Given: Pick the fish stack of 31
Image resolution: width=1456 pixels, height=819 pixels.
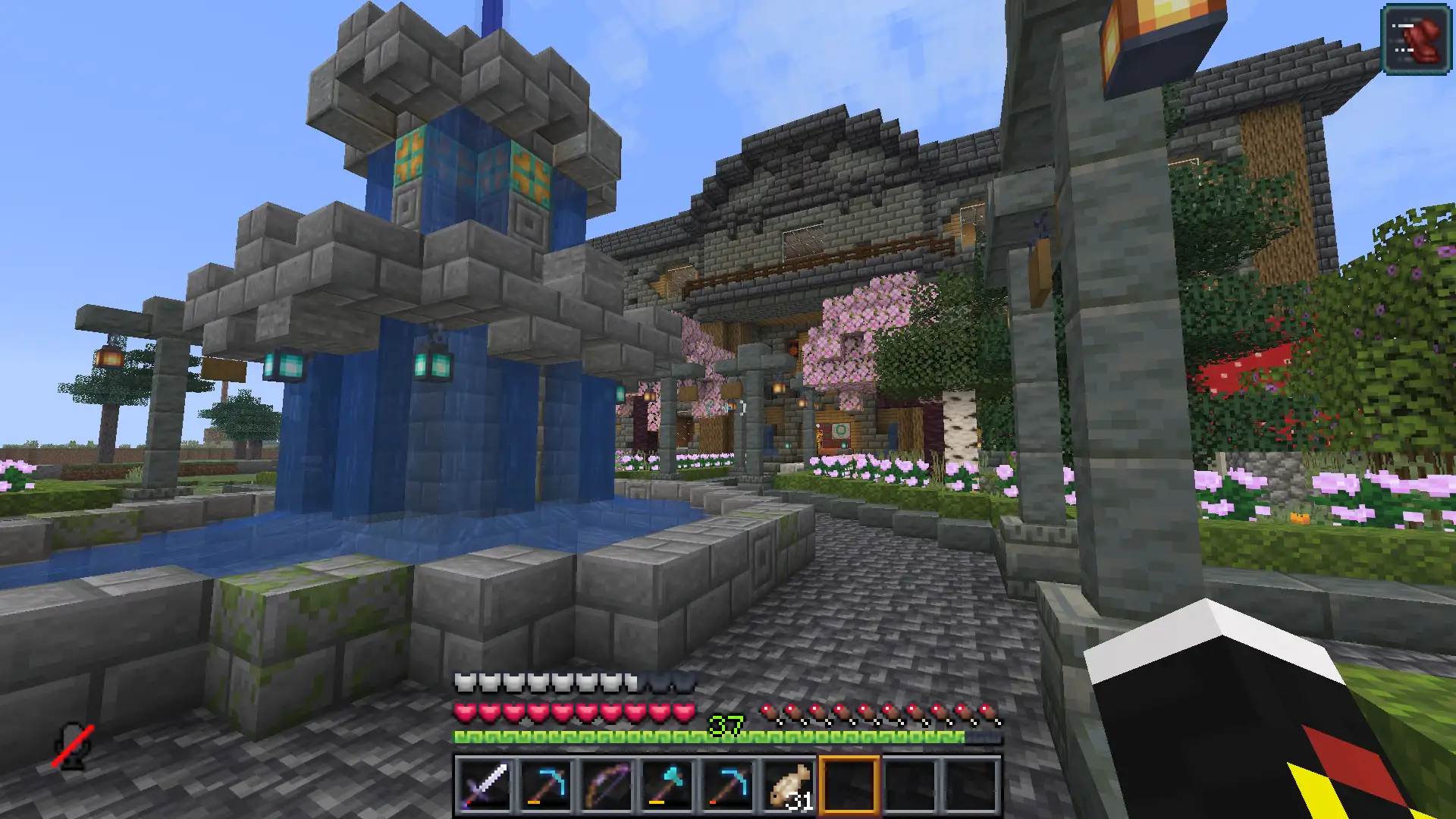Looking at the screenshot, I should point(788,786).
